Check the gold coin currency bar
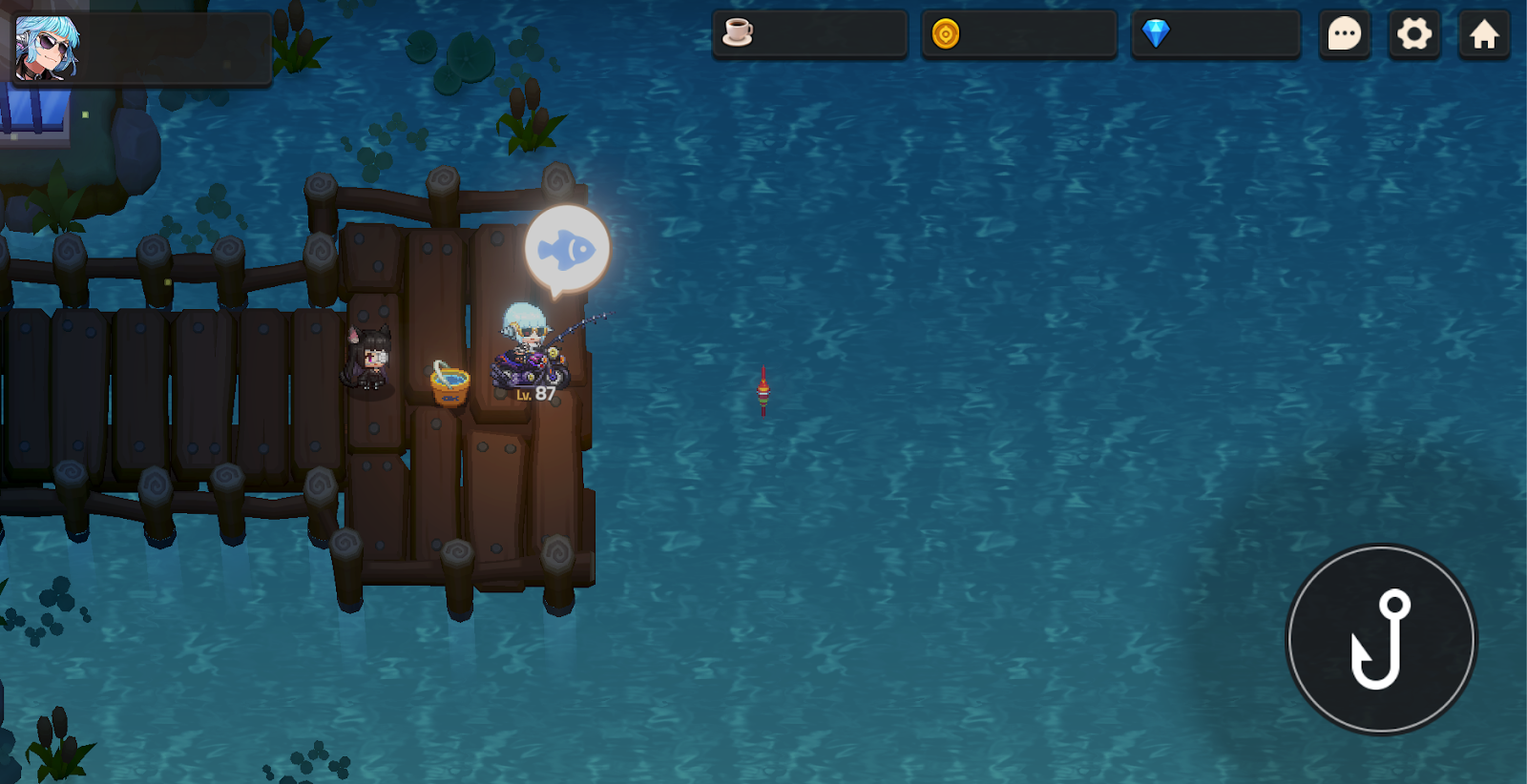 (x=1018, y=34)
